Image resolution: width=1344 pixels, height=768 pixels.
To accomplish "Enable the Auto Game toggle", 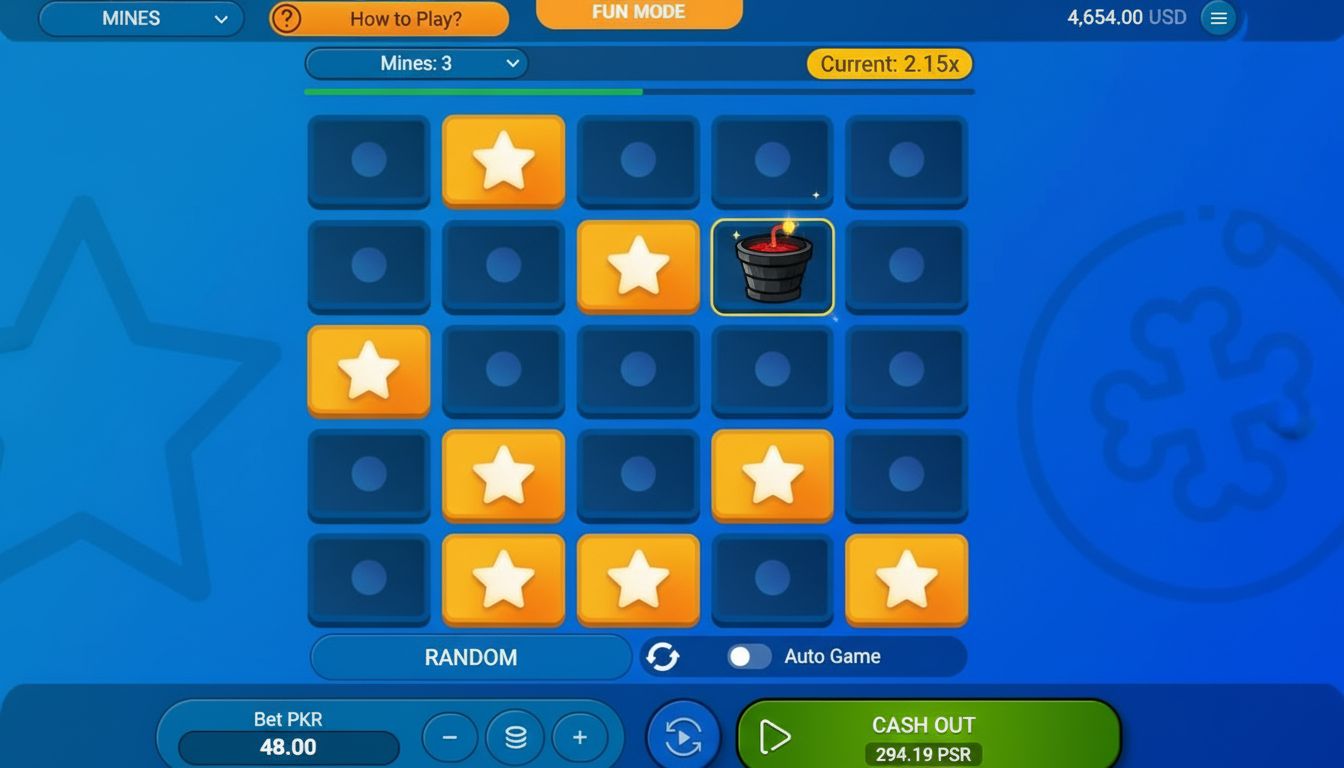I will tap(749, 656).
